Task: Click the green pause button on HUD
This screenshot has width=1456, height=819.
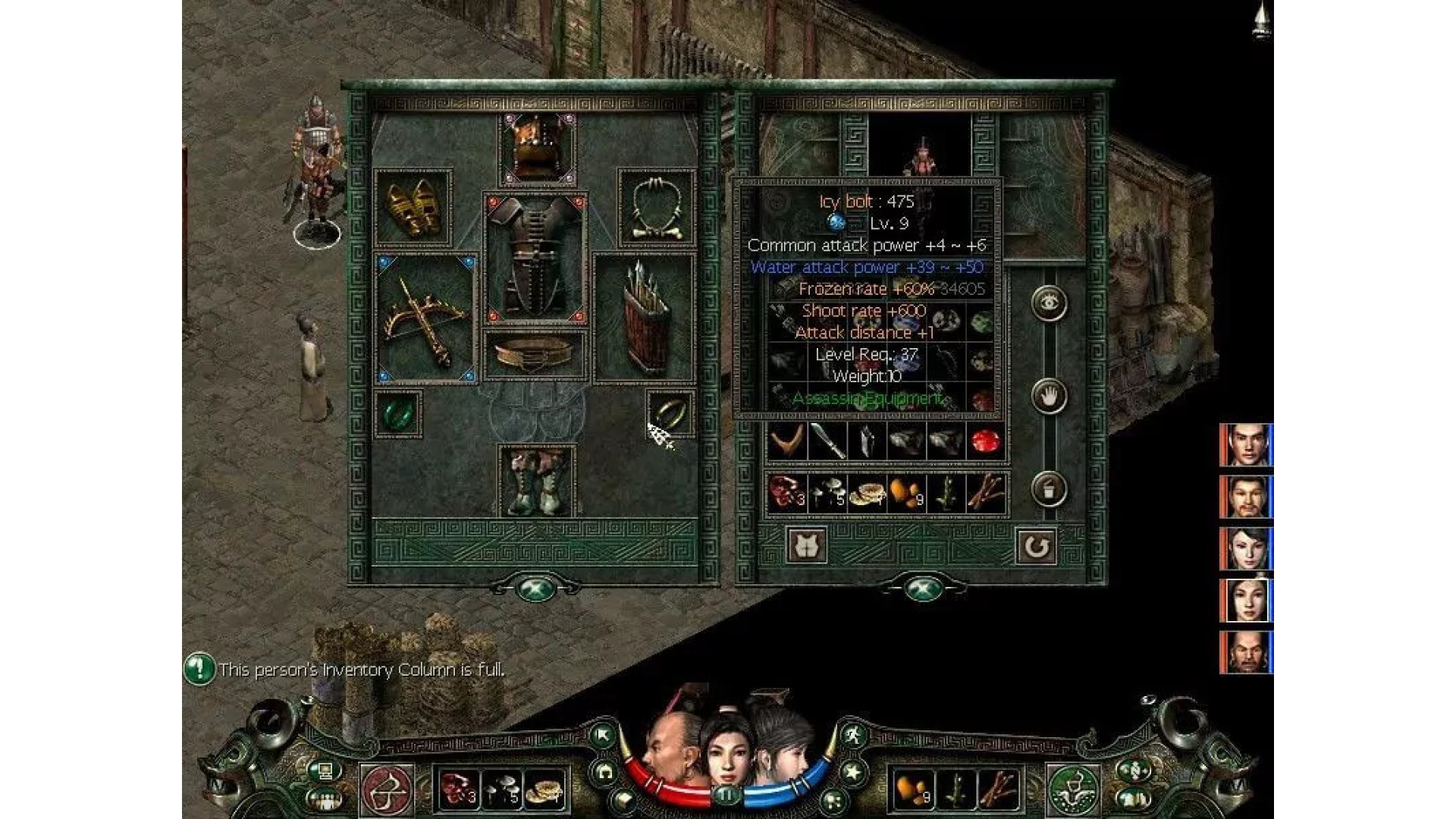Action: [726, 795]
